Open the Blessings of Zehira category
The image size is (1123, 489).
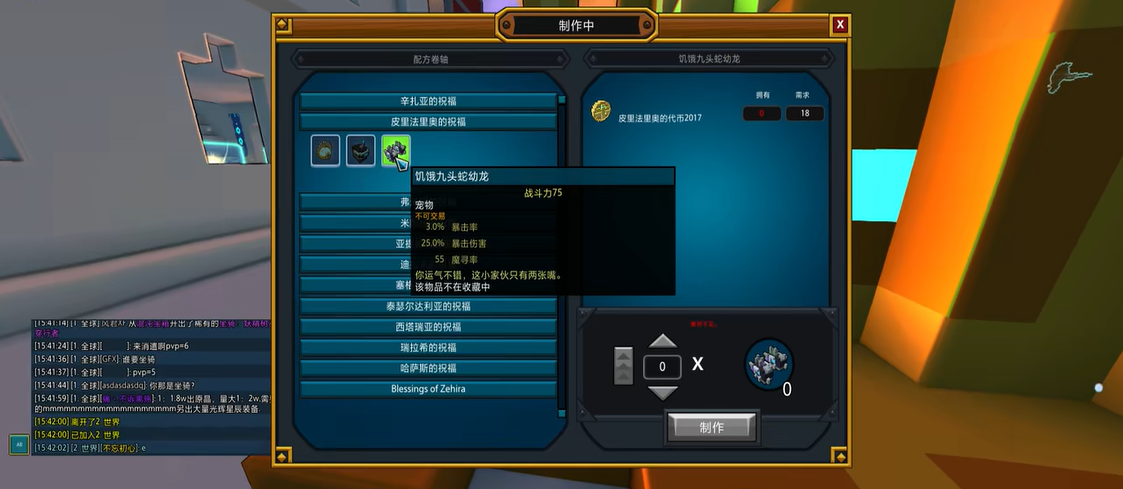click(428, 388)
